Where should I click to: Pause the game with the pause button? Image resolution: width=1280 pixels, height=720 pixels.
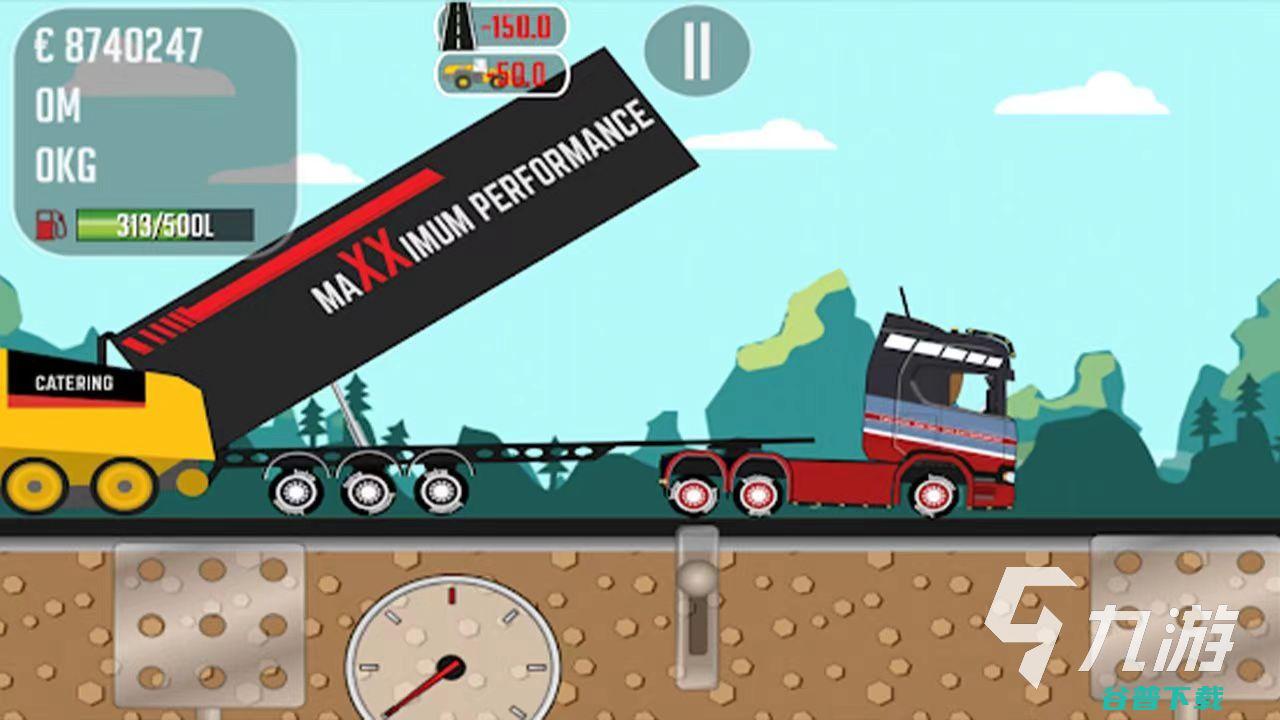(x=696, y=50)
